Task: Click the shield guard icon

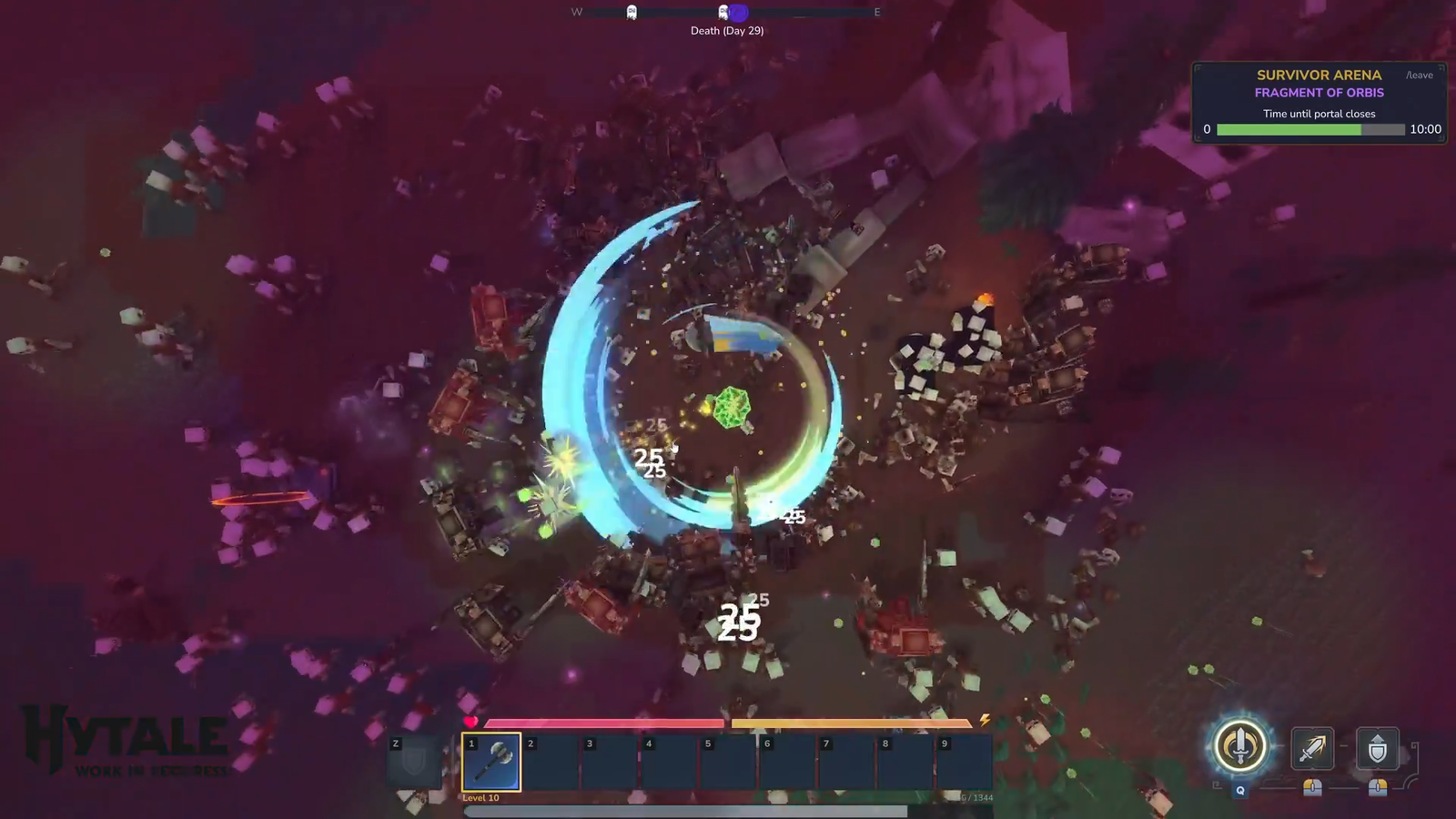Action: [x=1377, y=749]
